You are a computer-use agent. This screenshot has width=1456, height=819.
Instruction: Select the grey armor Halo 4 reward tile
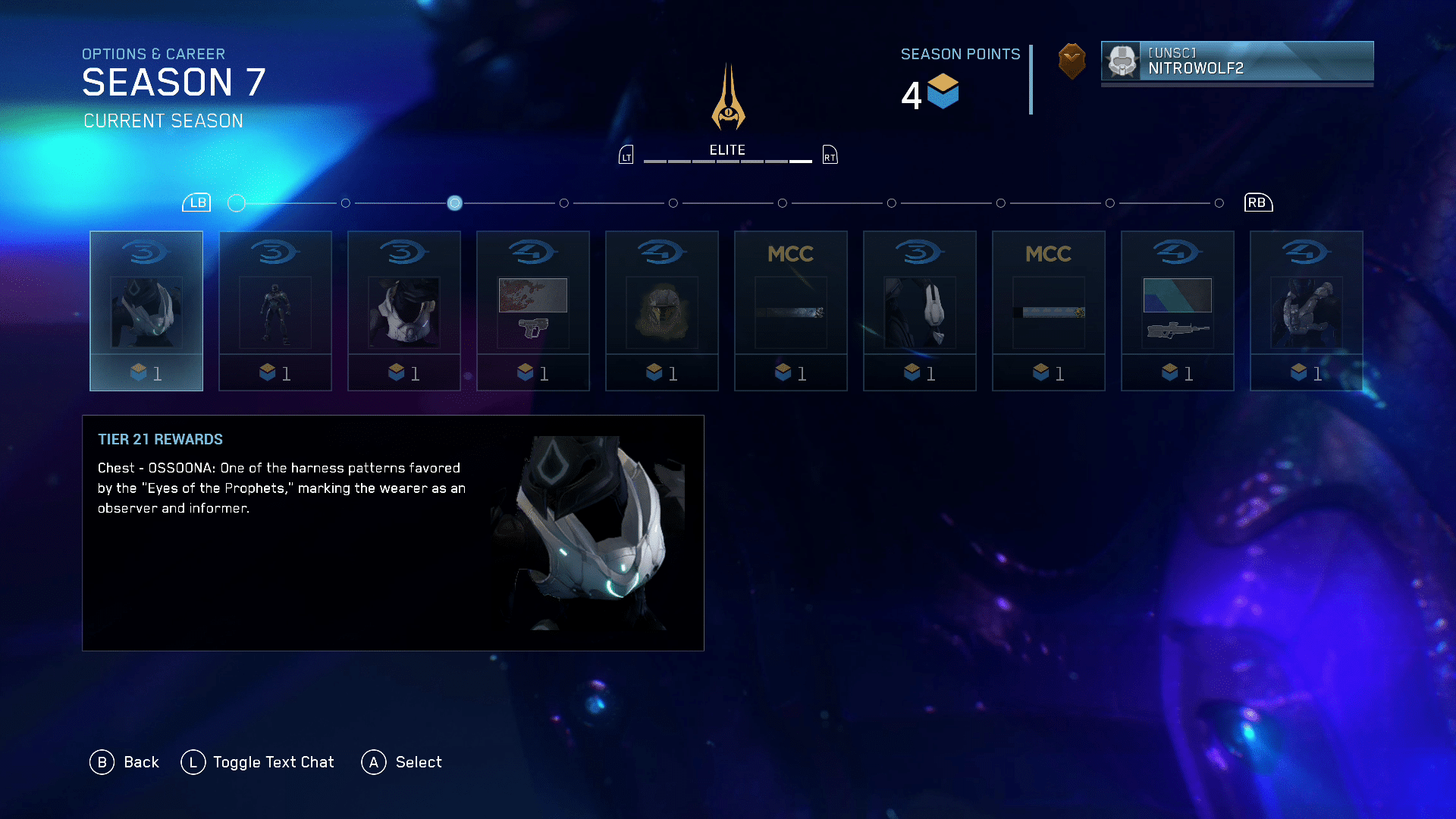click(x=1307, y=311)
